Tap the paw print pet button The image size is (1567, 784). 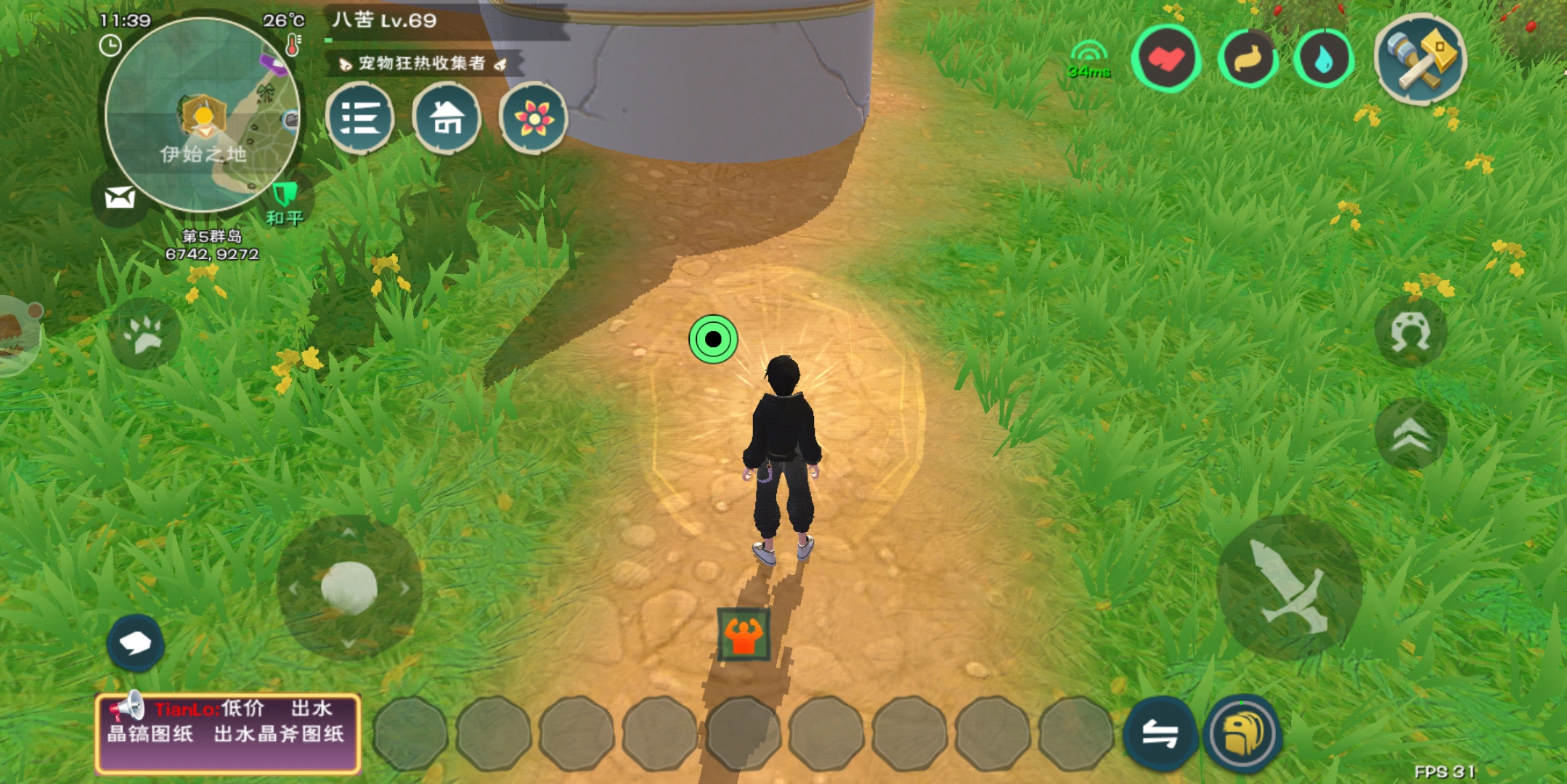coord(145,334)
